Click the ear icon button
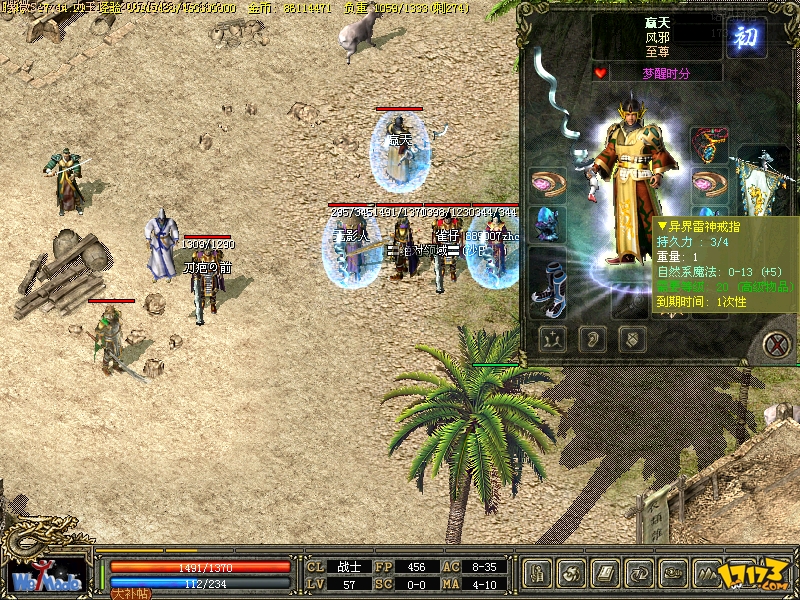The height and width of the screenshot is (600, 800). pos(591,340)
